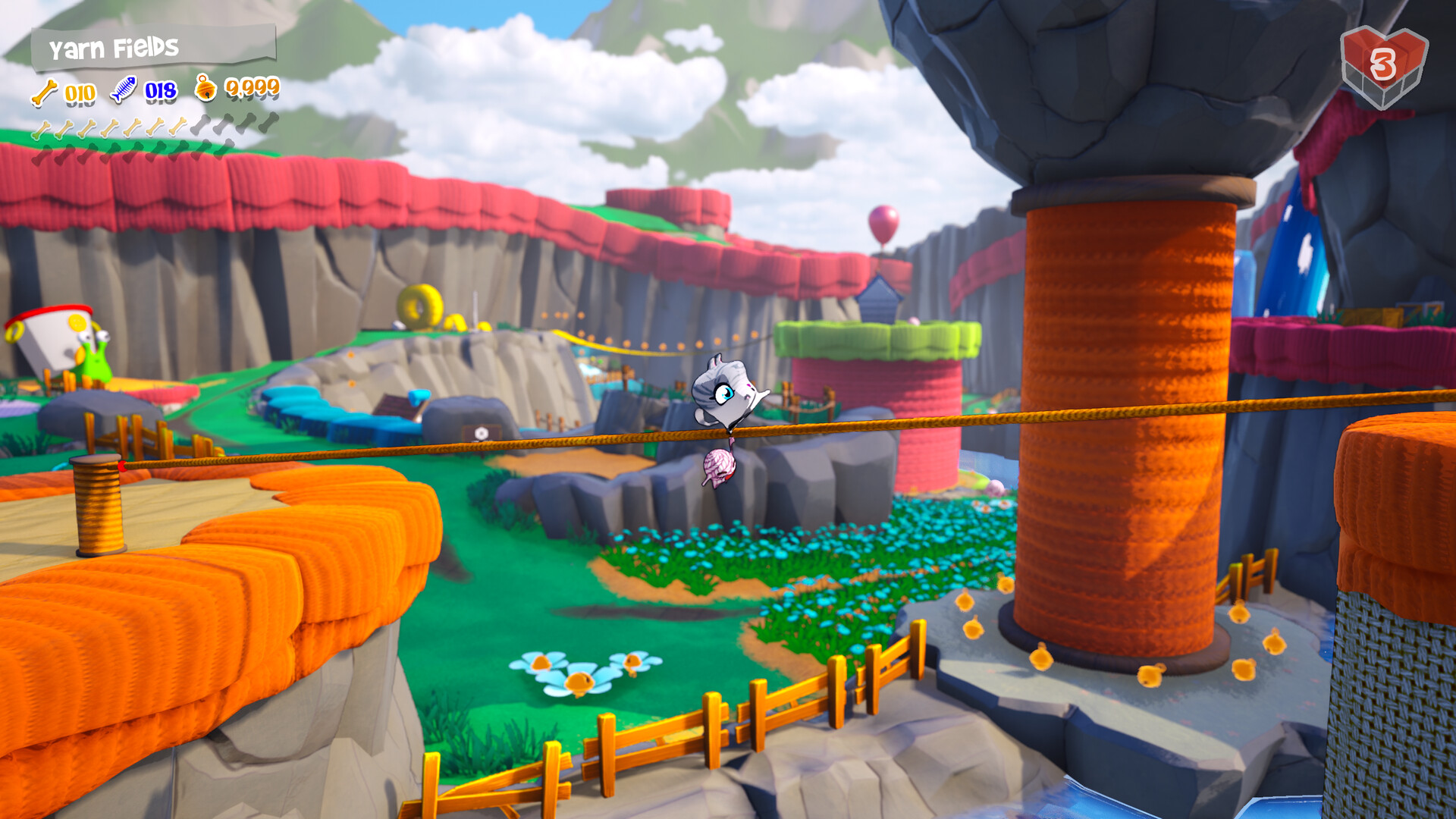Select the fish count reading 018
Screen dimensions: 1456x819
160,91
